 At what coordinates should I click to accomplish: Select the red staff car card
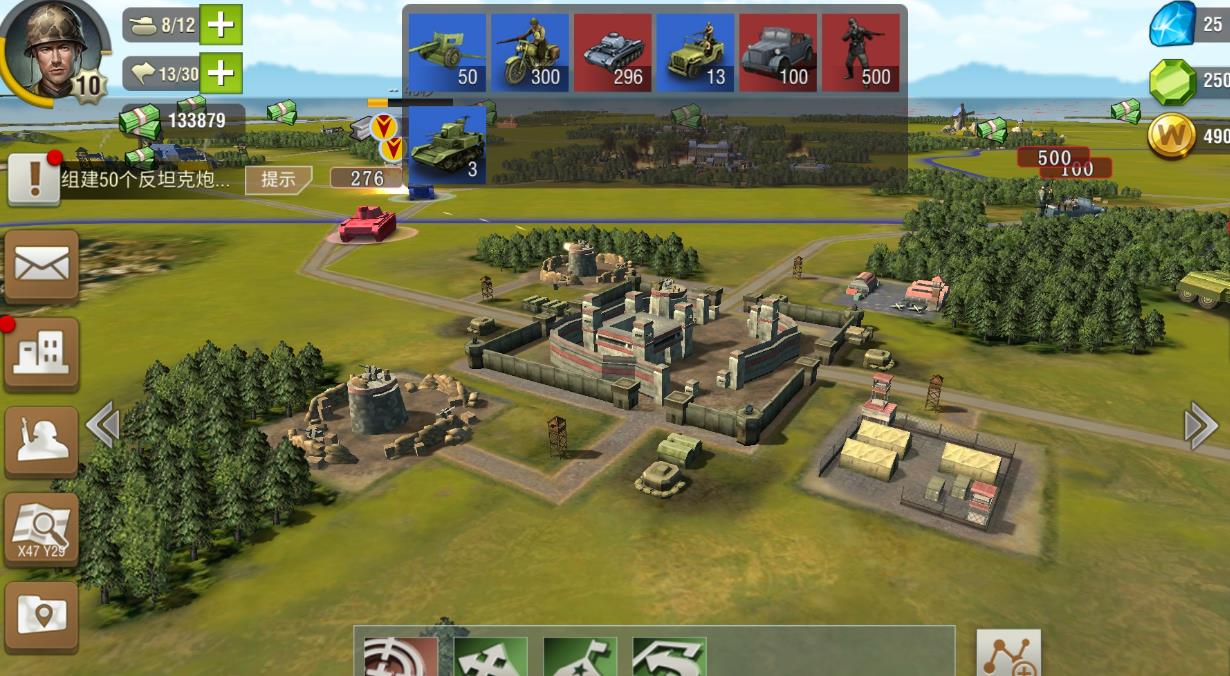778,52
